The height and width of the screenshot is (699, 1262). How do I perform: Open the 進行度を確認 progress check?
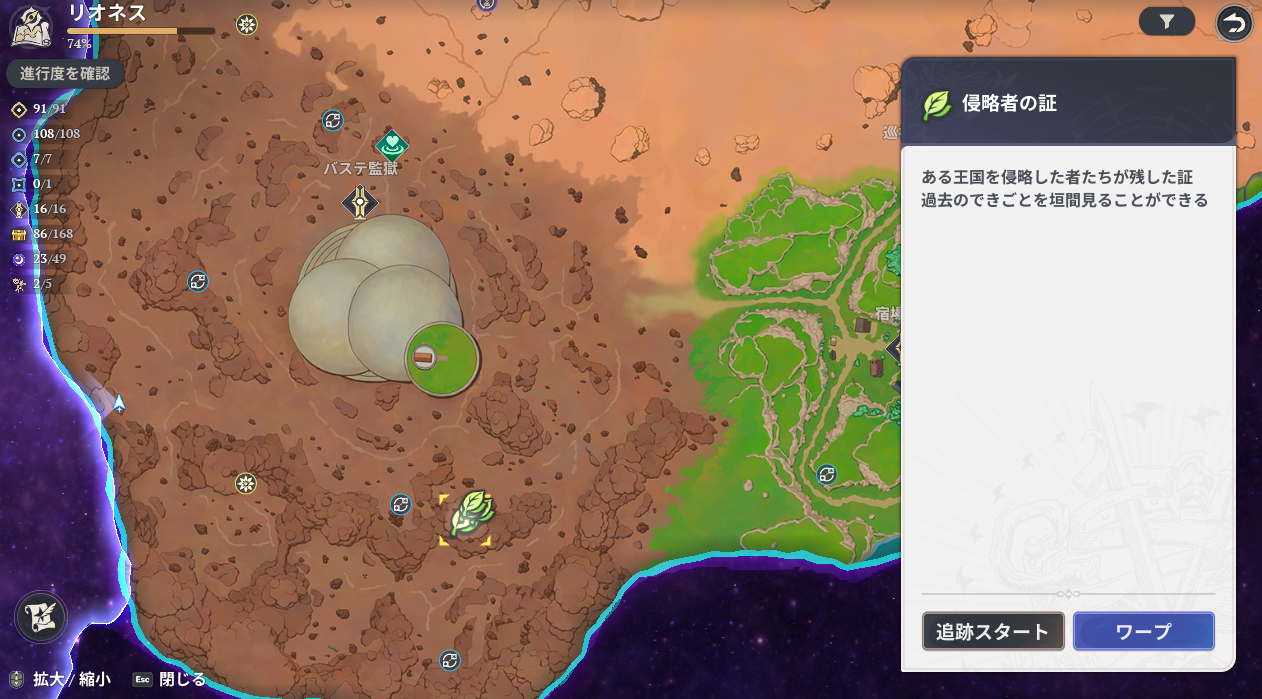(65, 73)
